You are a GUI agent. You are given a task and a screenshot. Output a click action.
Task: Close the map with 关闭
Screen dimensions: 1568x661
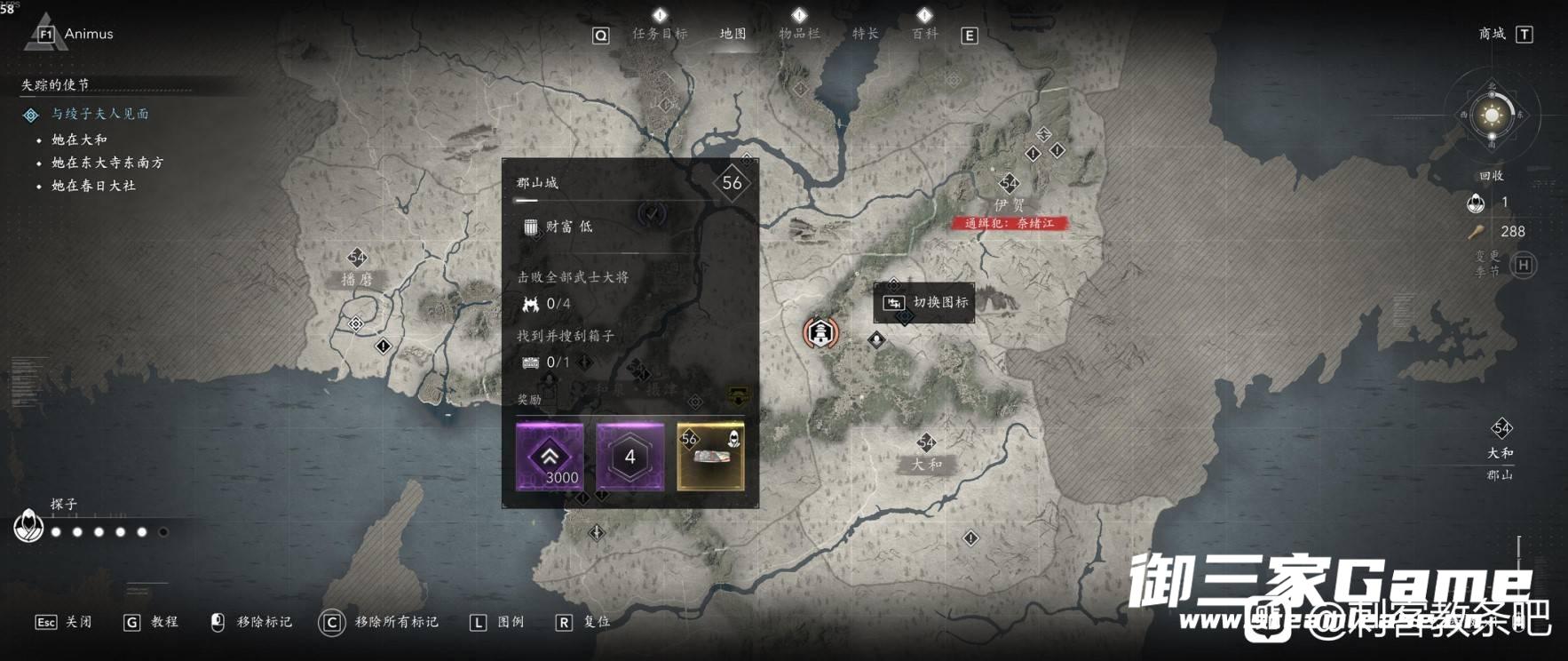(x=64, y=622)
